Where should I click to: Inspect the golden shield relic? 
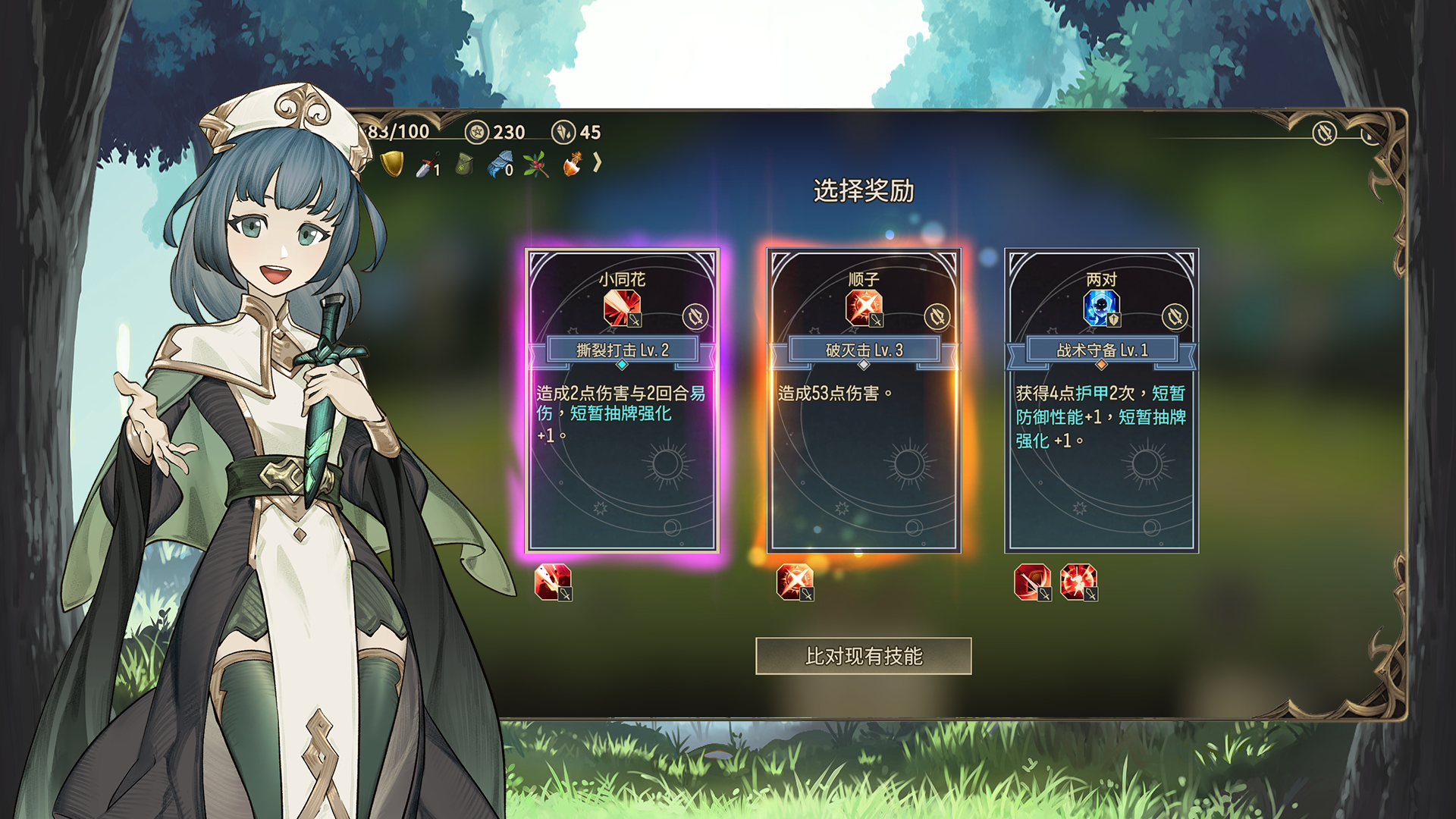[x=391, y=164]
